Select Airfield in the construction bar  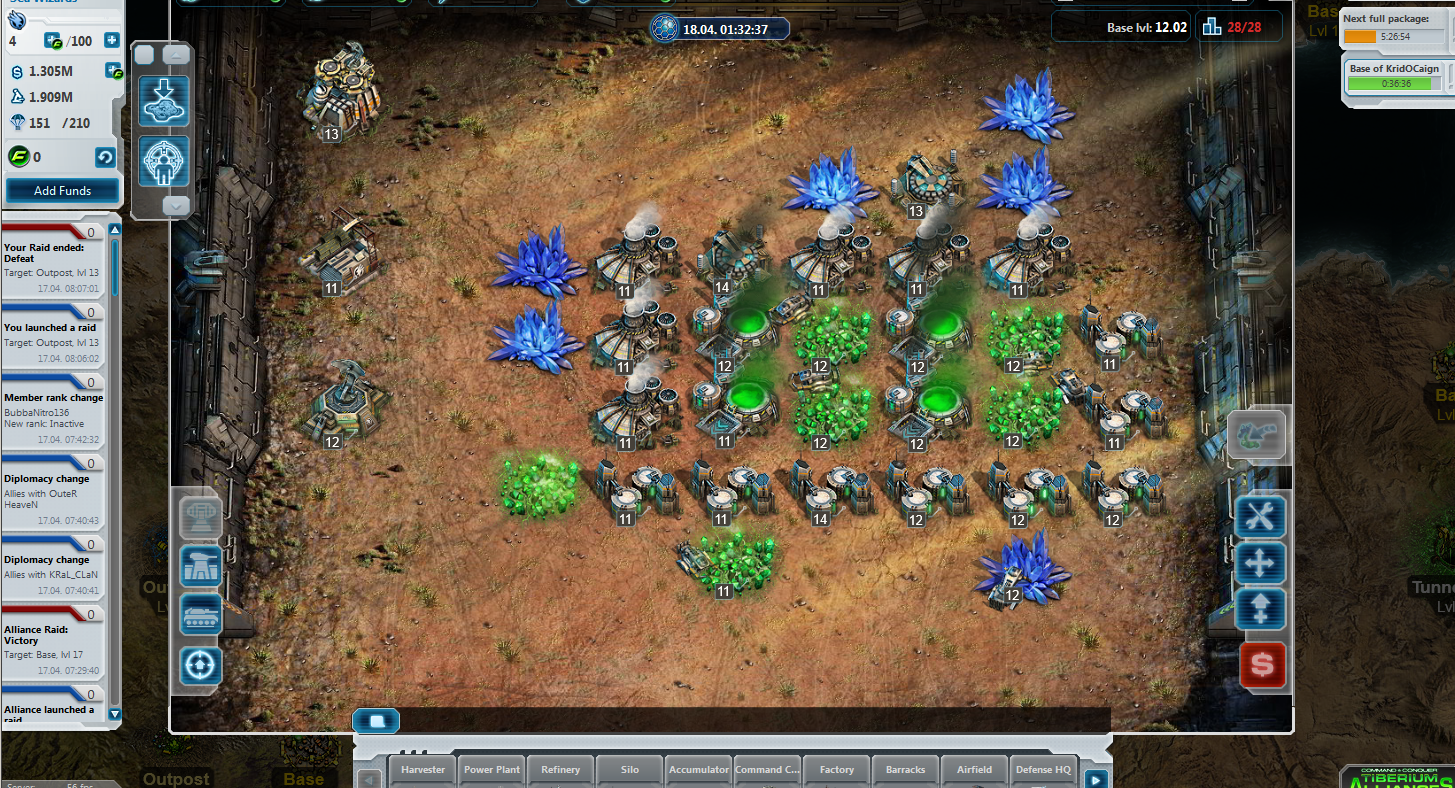click(x=975, y=770)
